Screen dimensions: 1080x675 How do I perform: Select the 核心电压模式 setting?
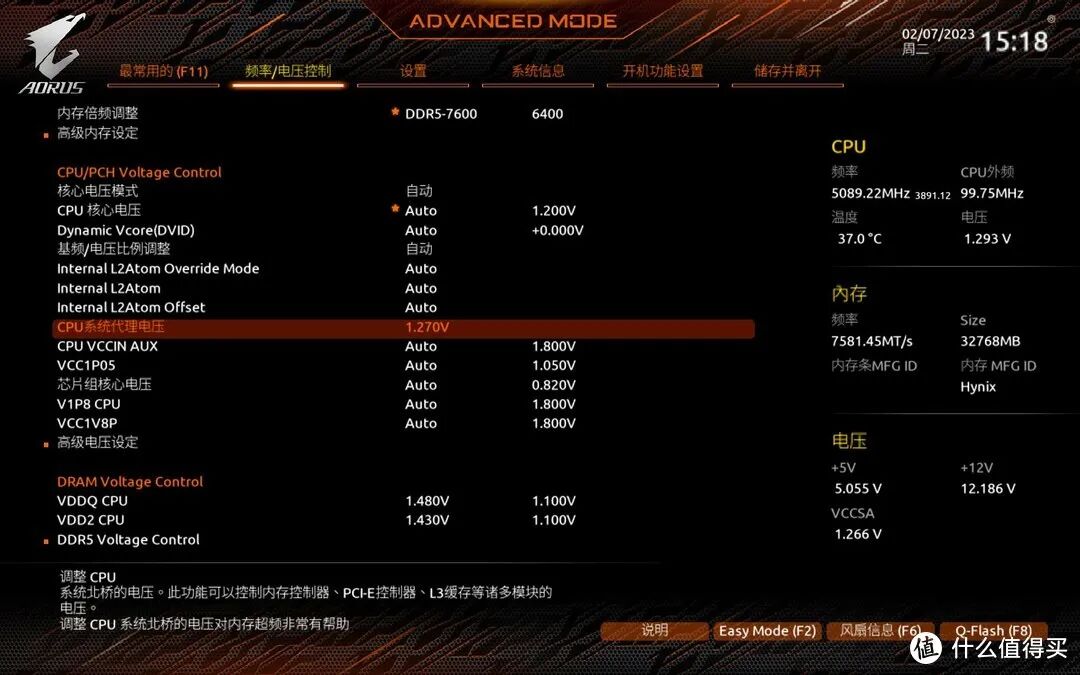click(x=98, y=191)
